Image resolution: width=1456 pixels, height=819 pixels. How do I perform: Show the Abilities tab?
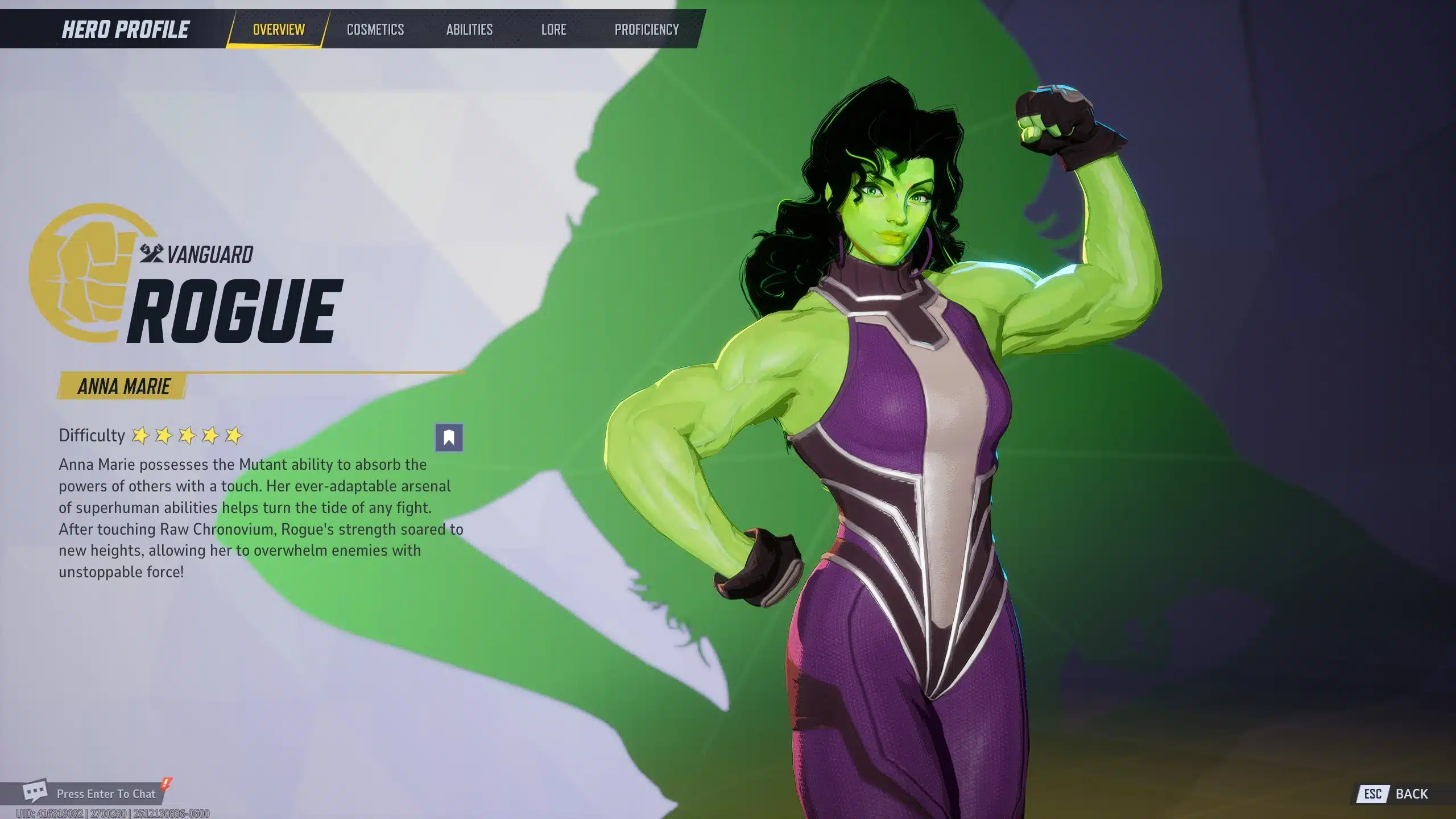click(469, 30)
